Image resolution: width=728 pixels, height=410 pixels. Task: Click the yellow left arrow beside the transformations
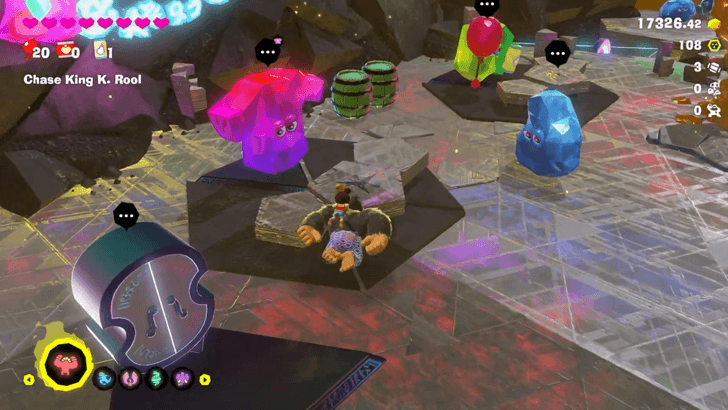click(30, 379)
